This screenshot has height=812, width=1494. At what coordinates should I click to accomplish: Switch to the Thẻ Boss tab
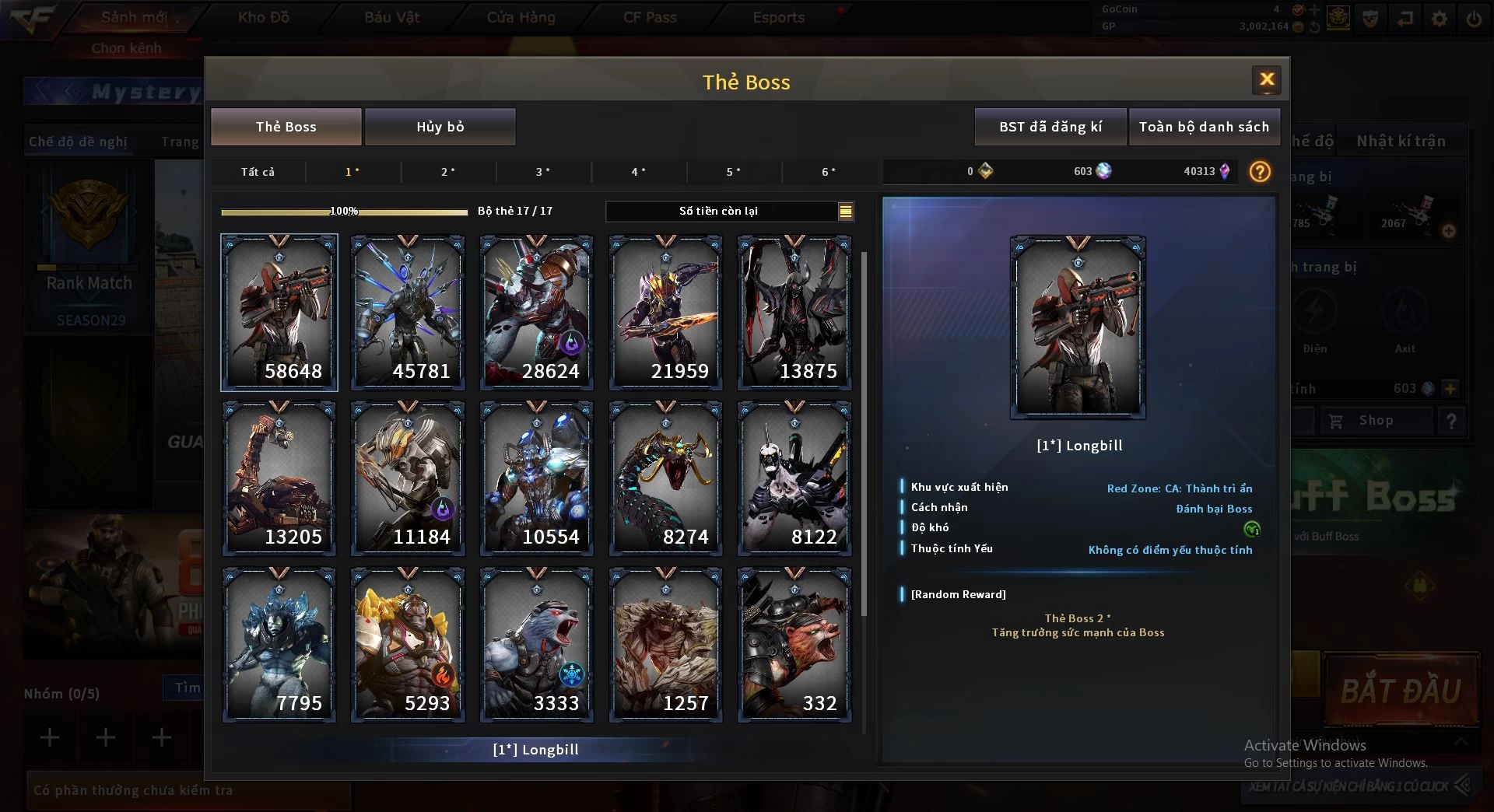286,127
